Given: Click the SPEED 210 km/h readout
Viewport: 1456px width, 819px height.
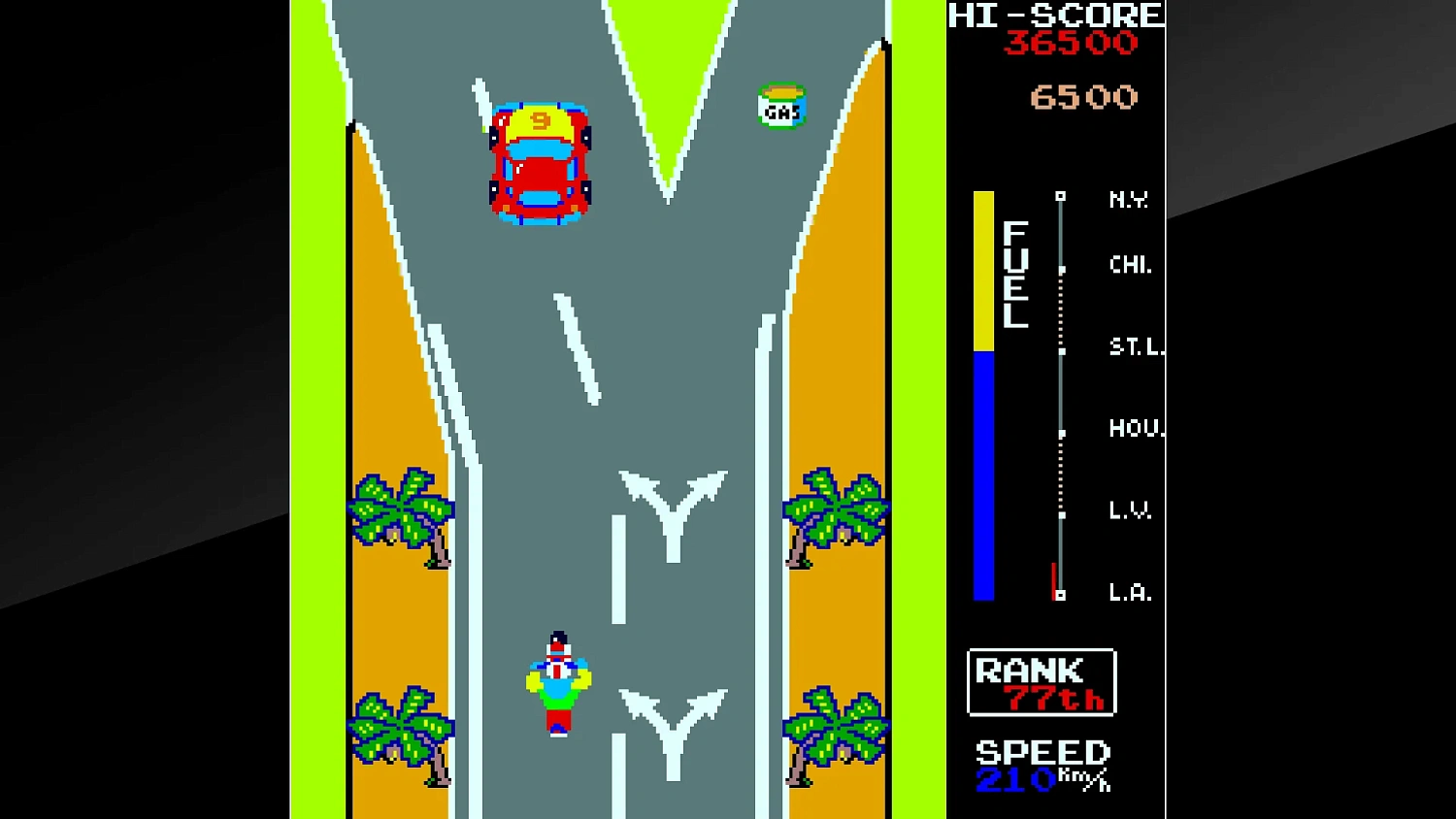Looking at the screenshot, I should click(1042, 767).
